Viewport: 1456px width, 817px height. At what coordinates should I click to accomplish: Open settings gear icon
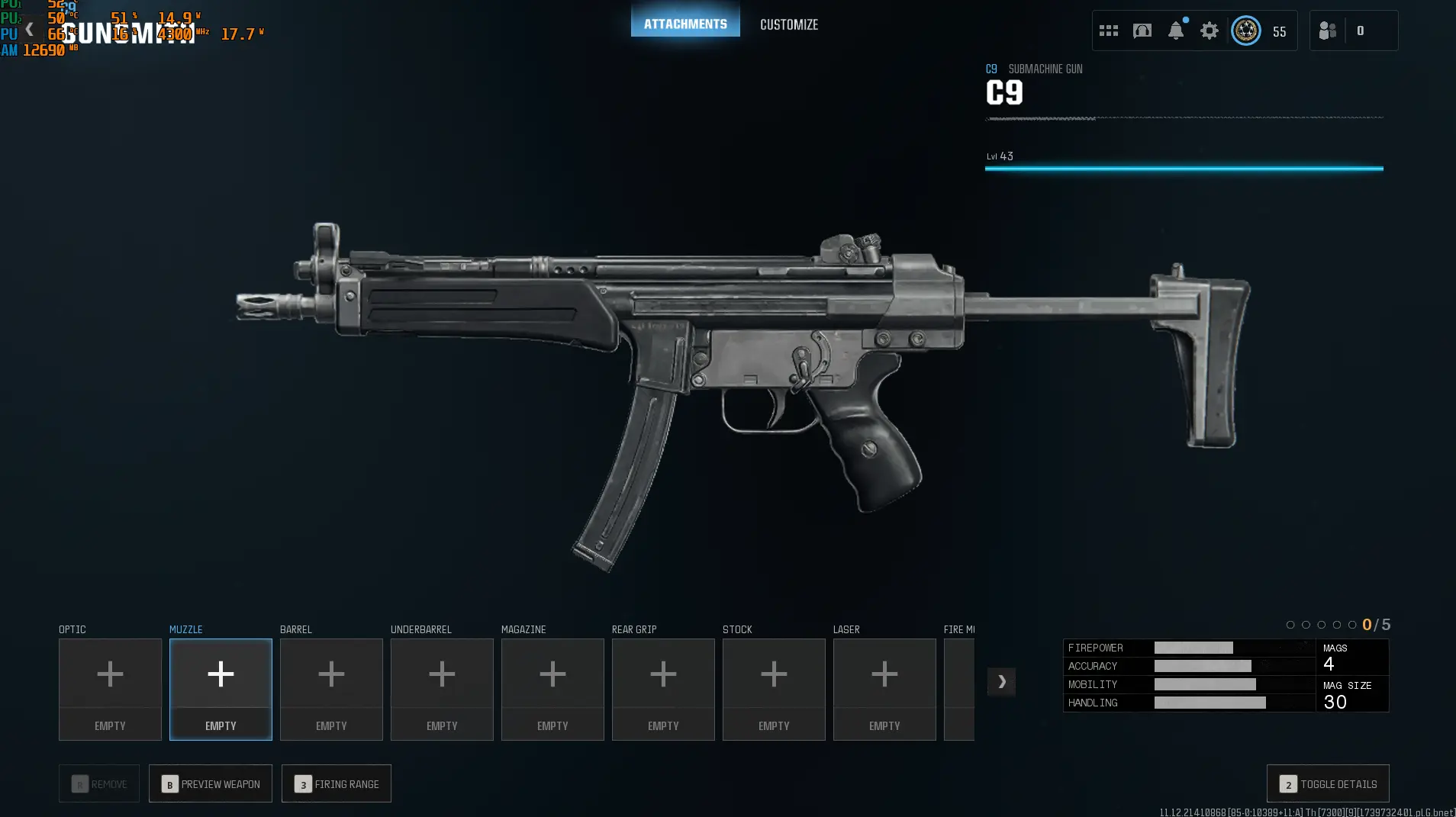[1209, 31]
